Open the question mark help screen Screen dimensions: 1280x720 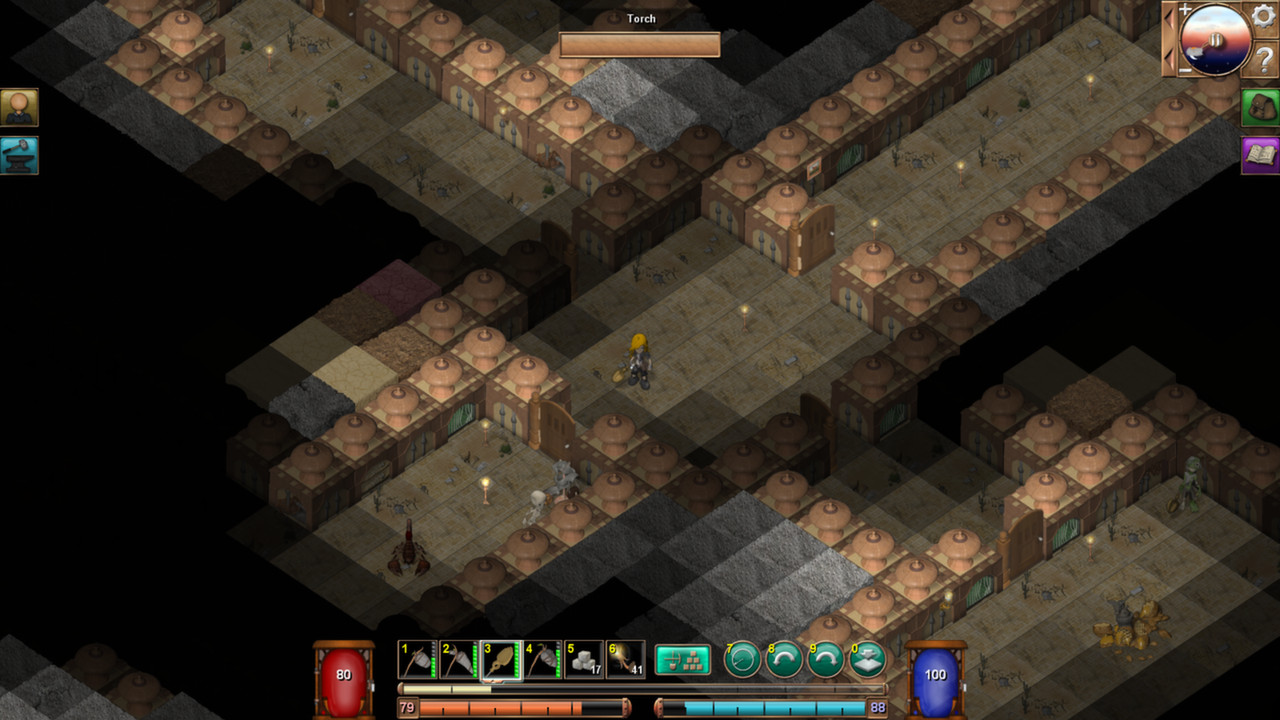pyautogui.click(x=1263, y=55)
